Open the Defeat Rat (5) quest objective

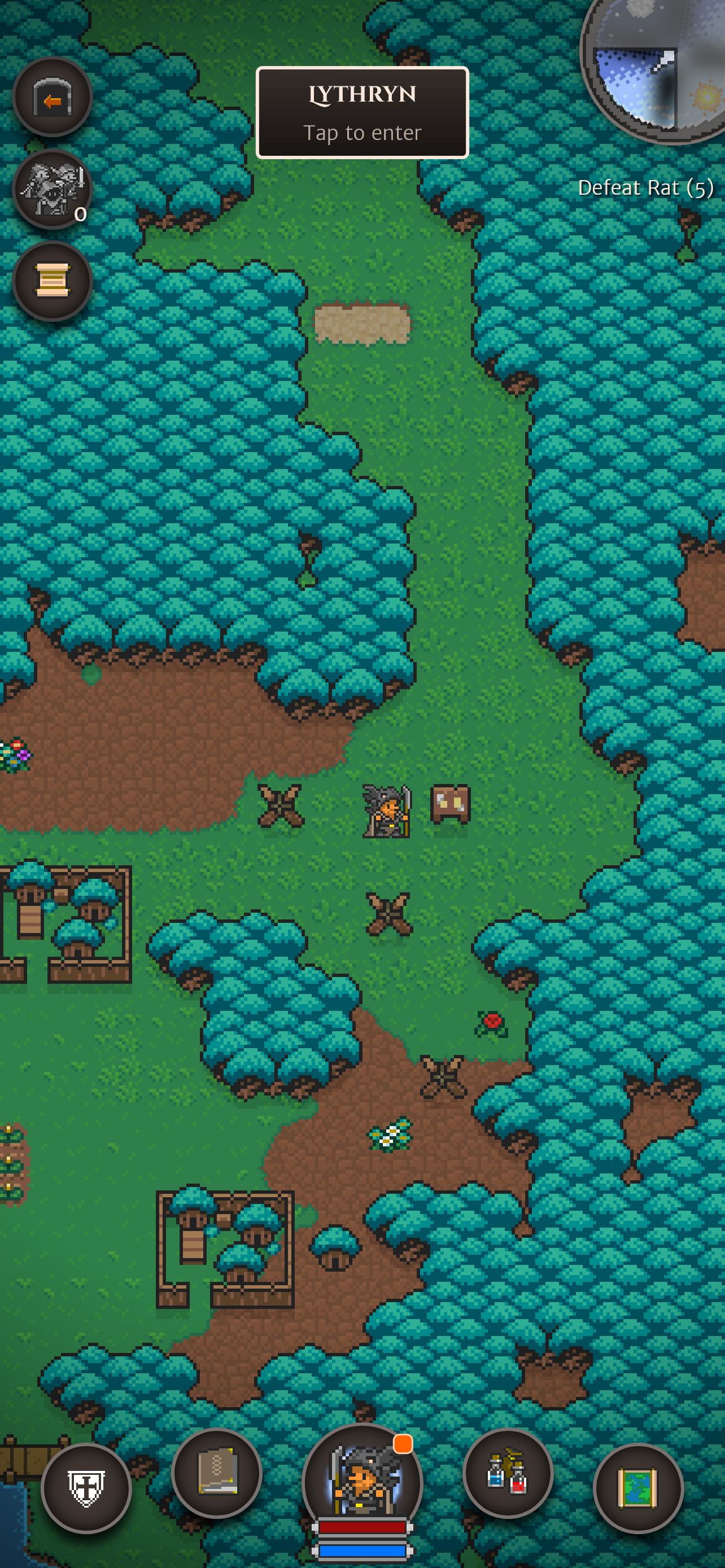pos(644,187)
